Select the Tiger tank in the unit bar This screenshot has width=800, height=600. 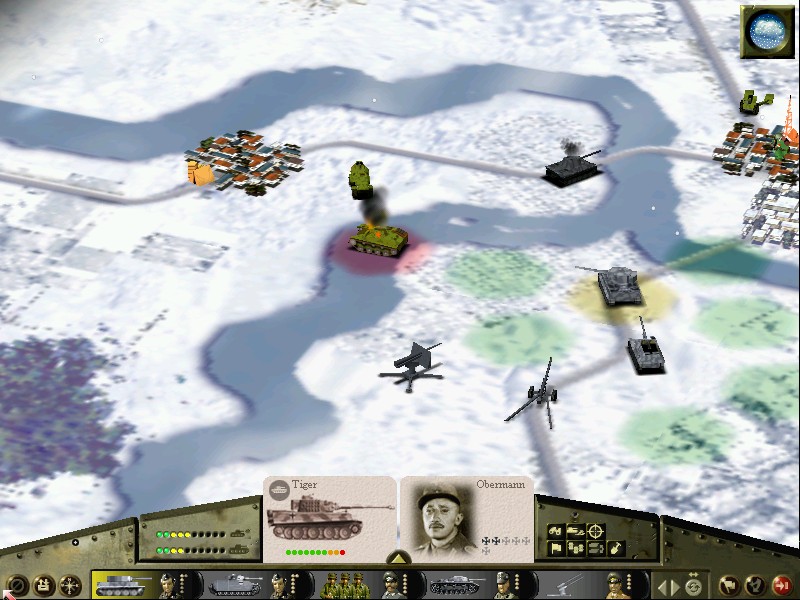pyautogui.click(x=123, y=585)
